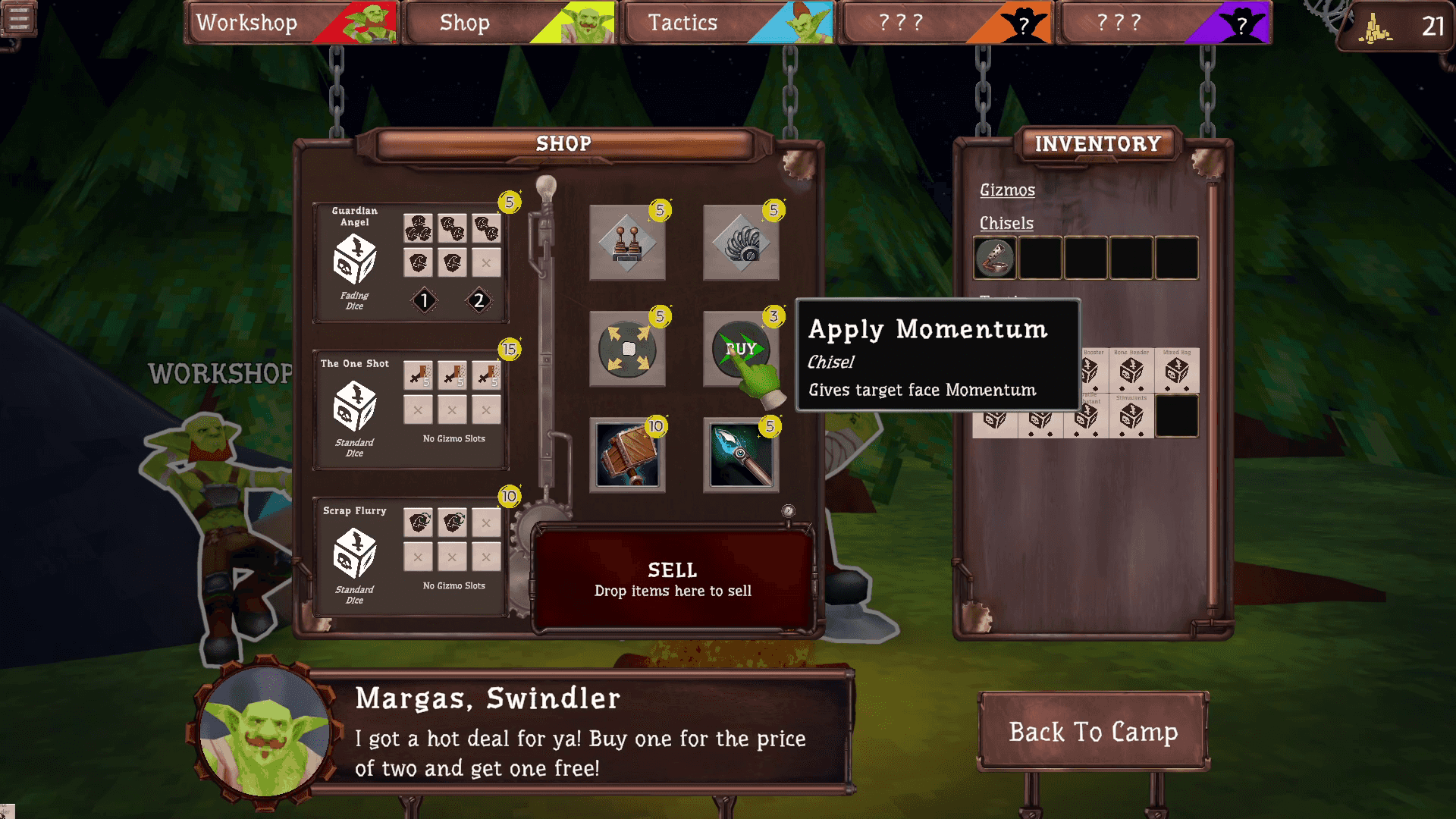Click the SELL drop area panel
This screenshot has height=819, width=1456.
click(x=672, y=578)
